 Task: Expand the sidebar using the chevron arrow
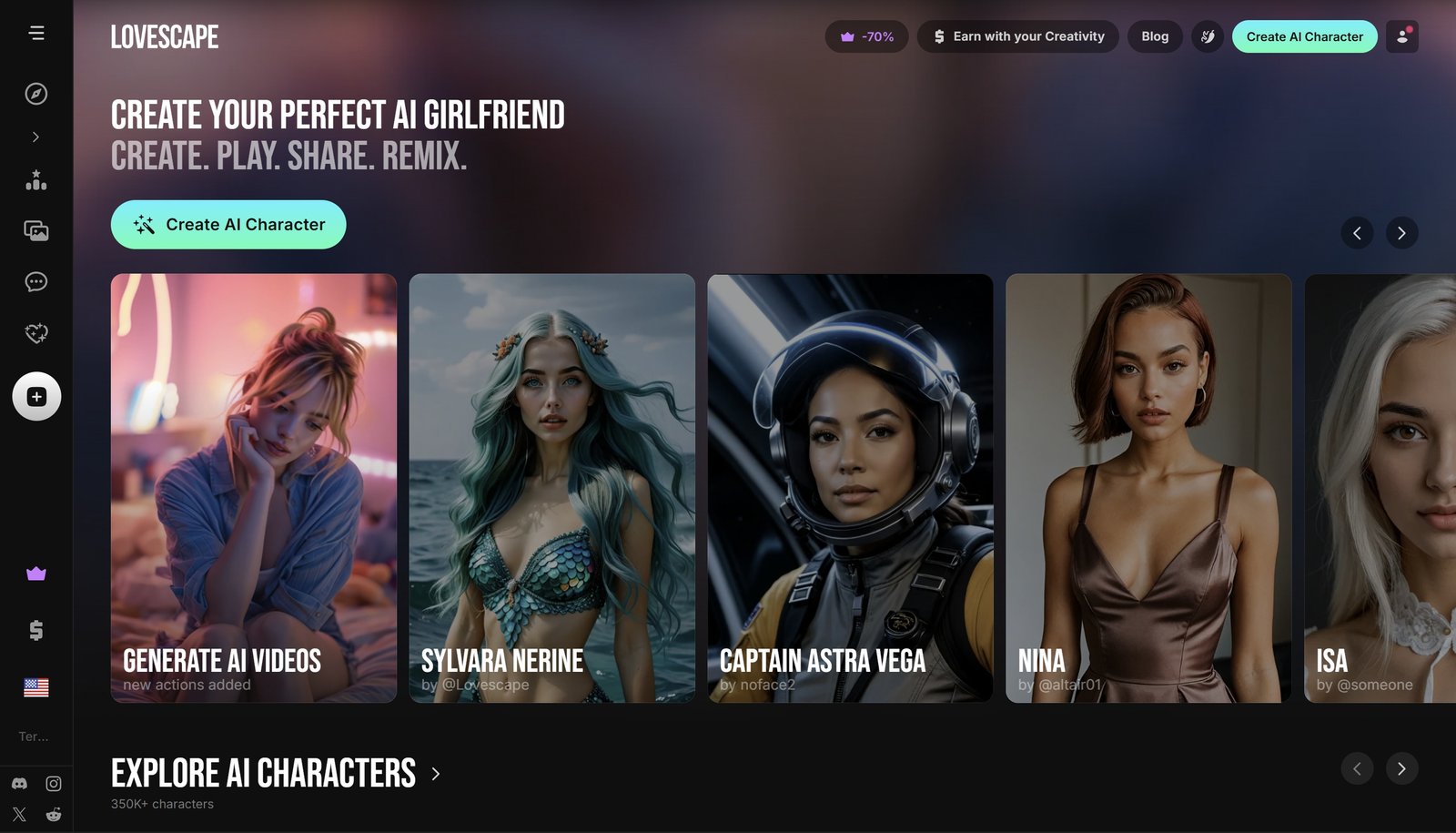tap(35, 137)
